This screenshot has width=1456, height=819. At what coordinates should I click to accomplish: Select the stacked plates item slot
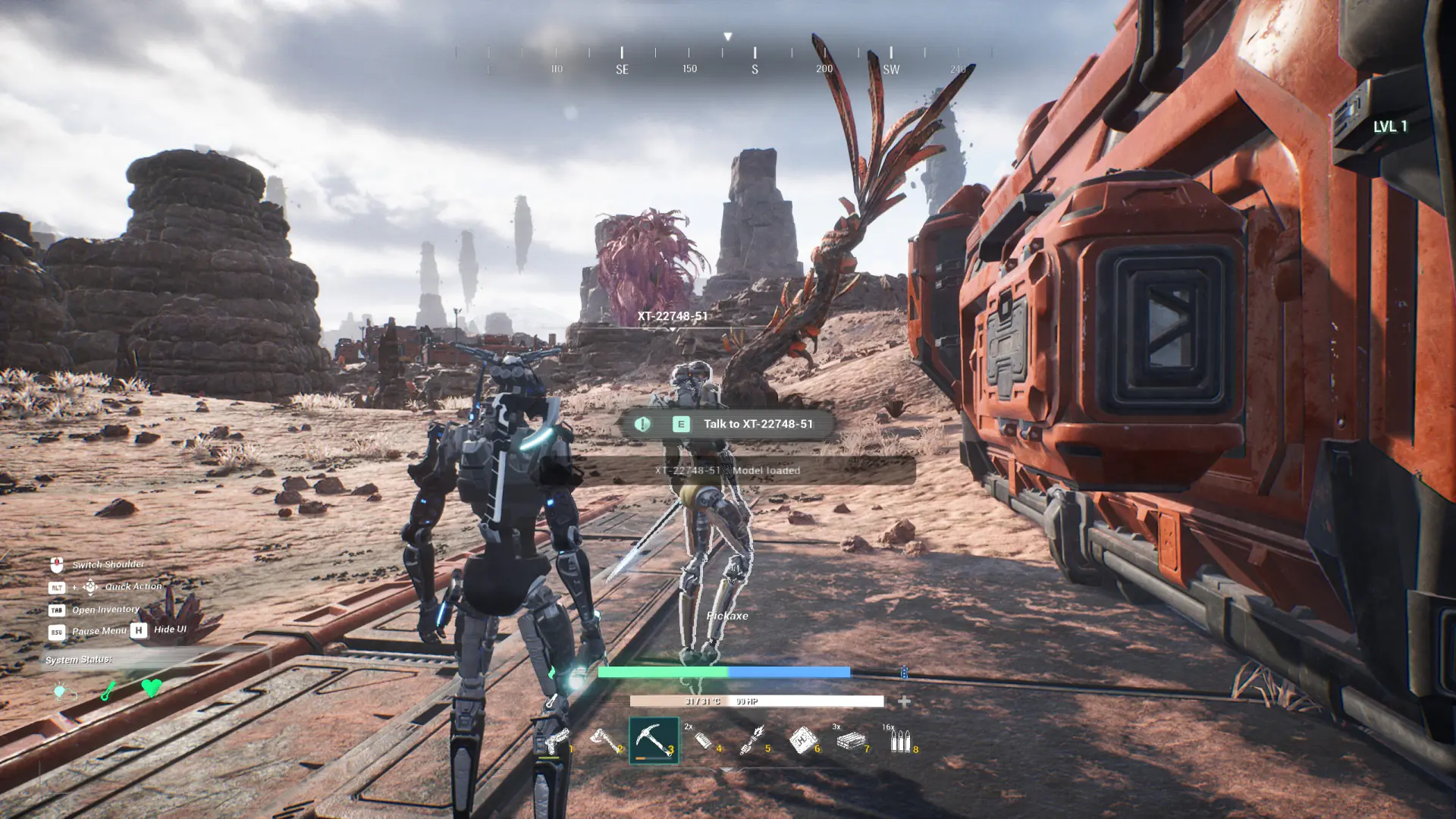(x=852, y=739)
